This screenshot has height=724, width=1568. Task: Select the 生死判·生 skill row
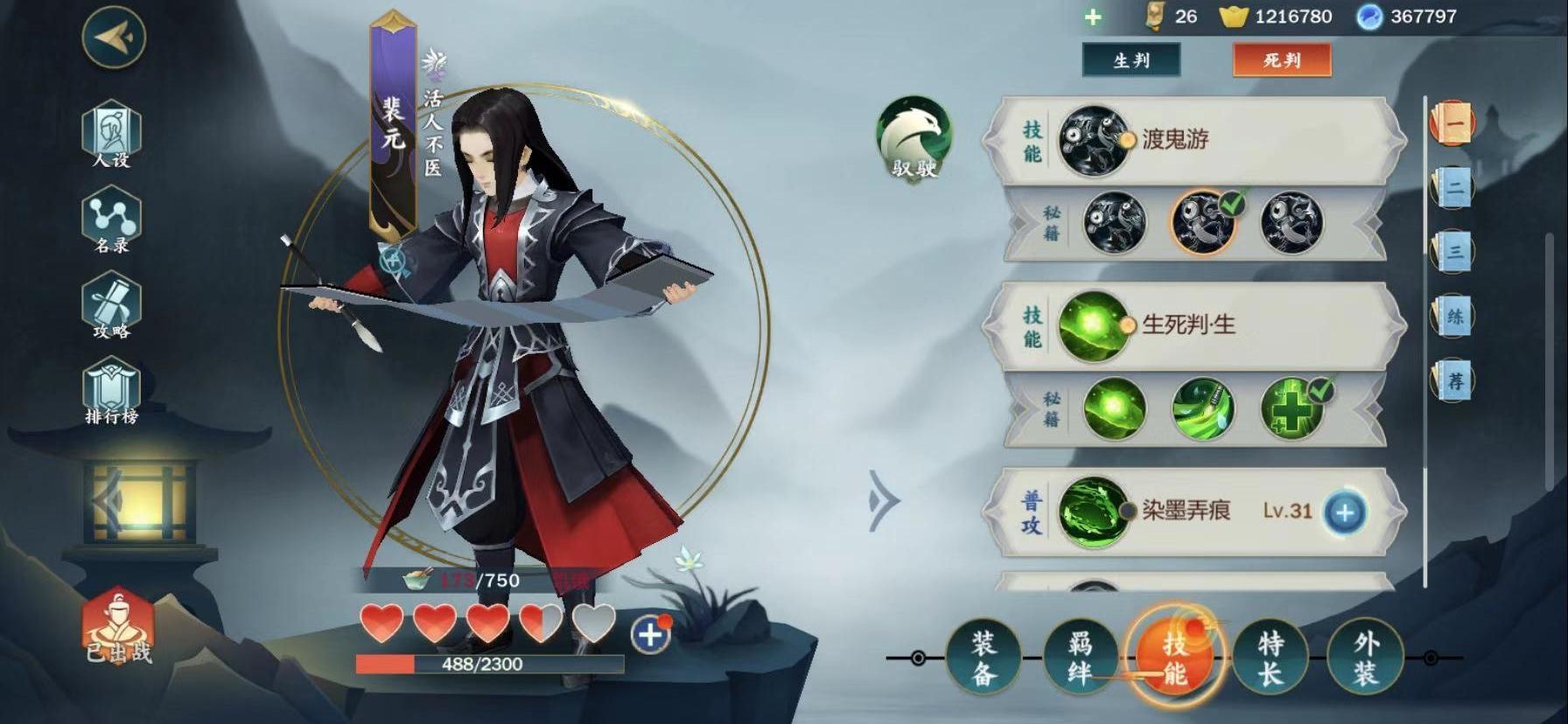pos(1194,325)
